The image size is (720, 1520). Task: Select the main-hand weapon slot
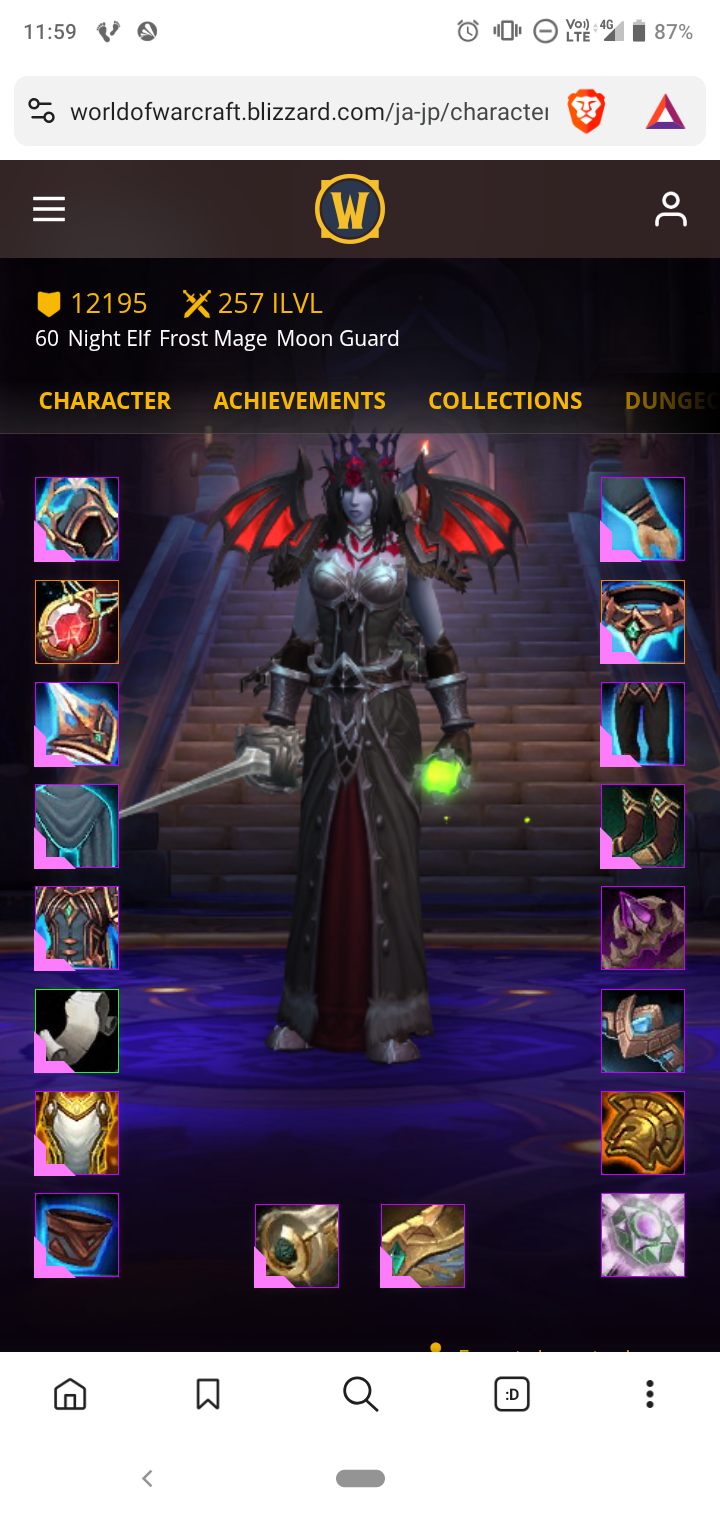(x=297, y=1246)
